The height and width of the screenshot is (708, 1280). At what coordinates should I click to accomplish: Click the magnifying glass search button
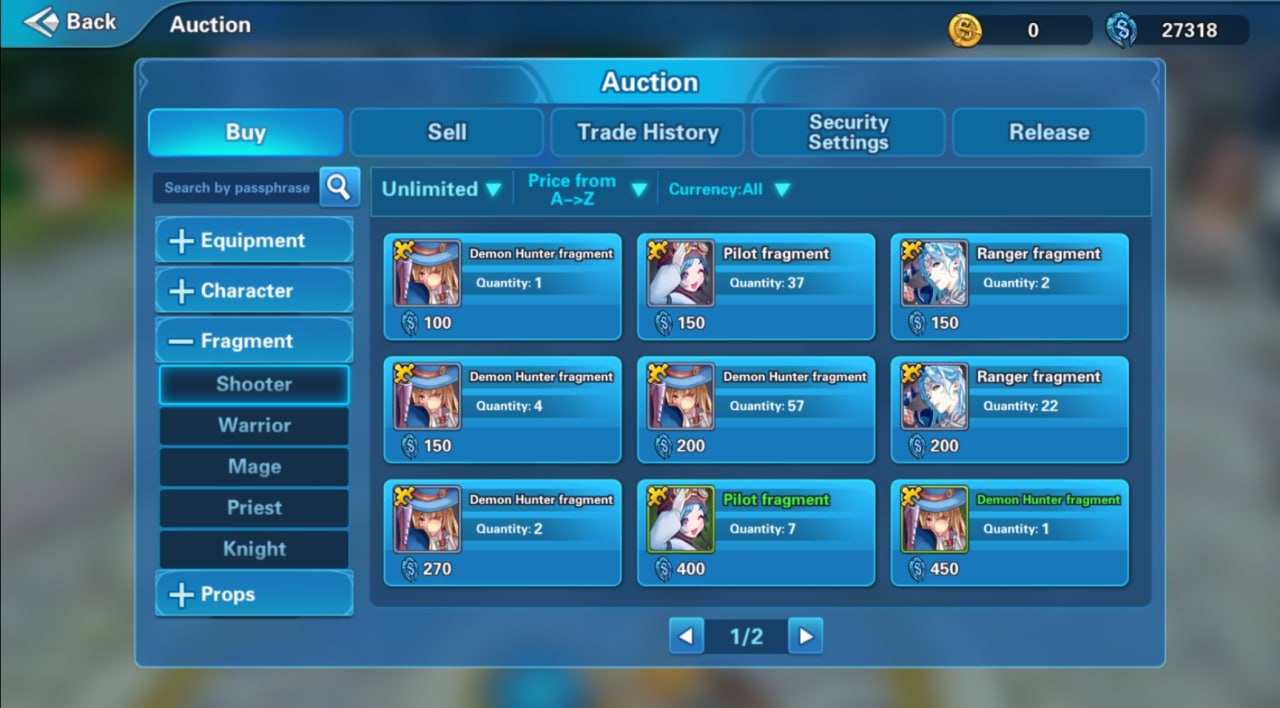pyautogui.click(x=339, y=186)
